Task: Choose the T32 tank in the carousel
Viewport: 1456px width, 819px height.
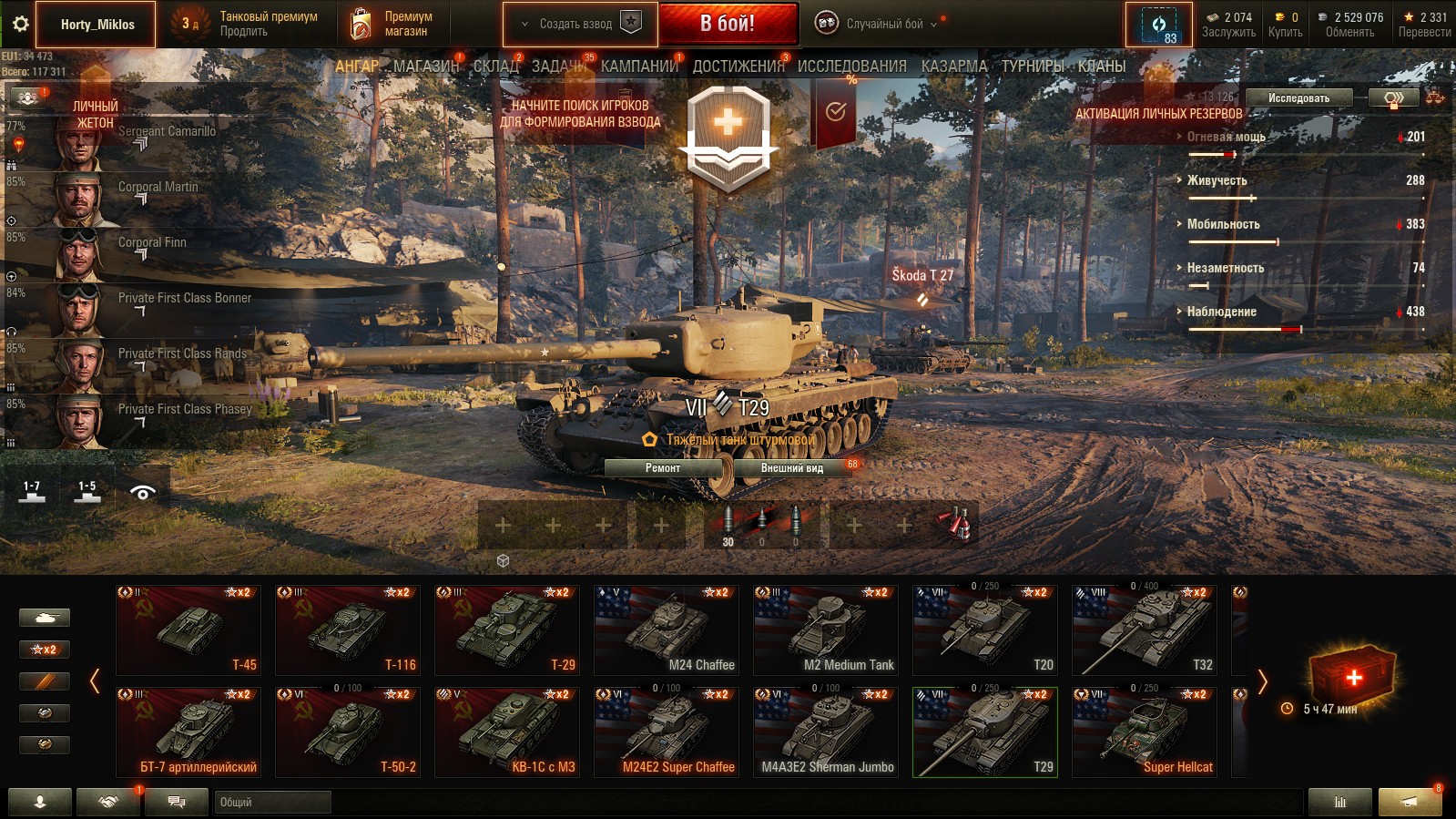Action: pyautogui.click(x=1144, y=630)
